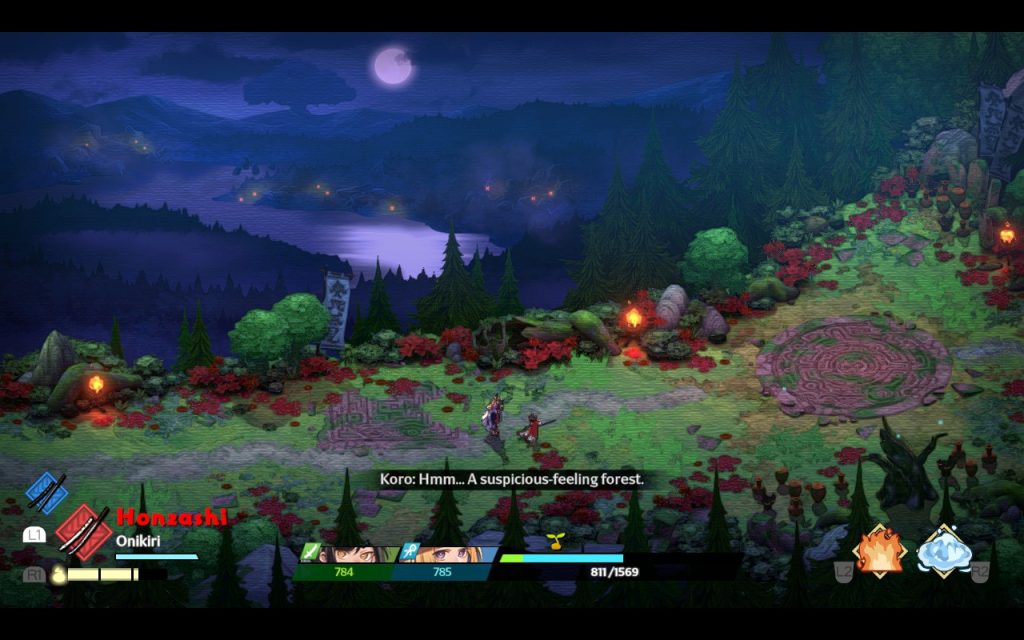Activate the ice cloud skill icon
This screenshot has width=1024, height=640.
coord(944,551)
